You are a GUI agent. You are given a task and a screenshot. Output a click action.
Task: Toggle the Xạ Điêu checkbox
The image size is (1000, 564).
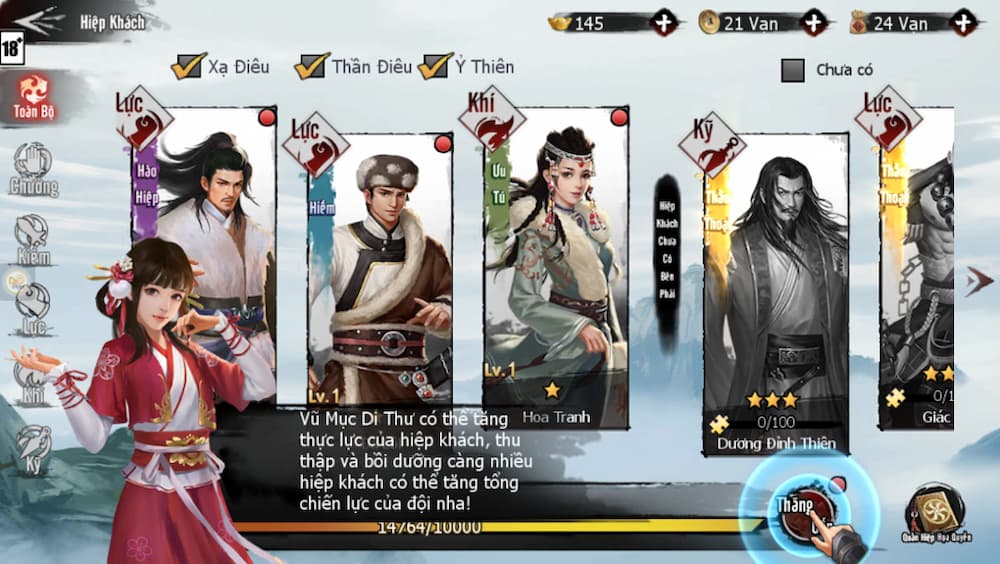click(x=187, y=67)
